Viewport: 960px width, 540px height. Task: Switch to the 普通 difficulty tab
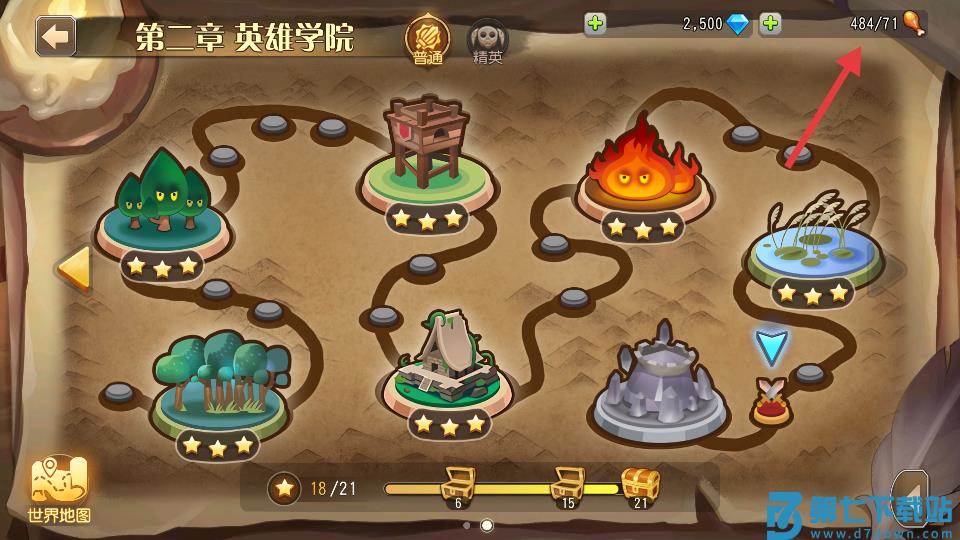(427, 40)
